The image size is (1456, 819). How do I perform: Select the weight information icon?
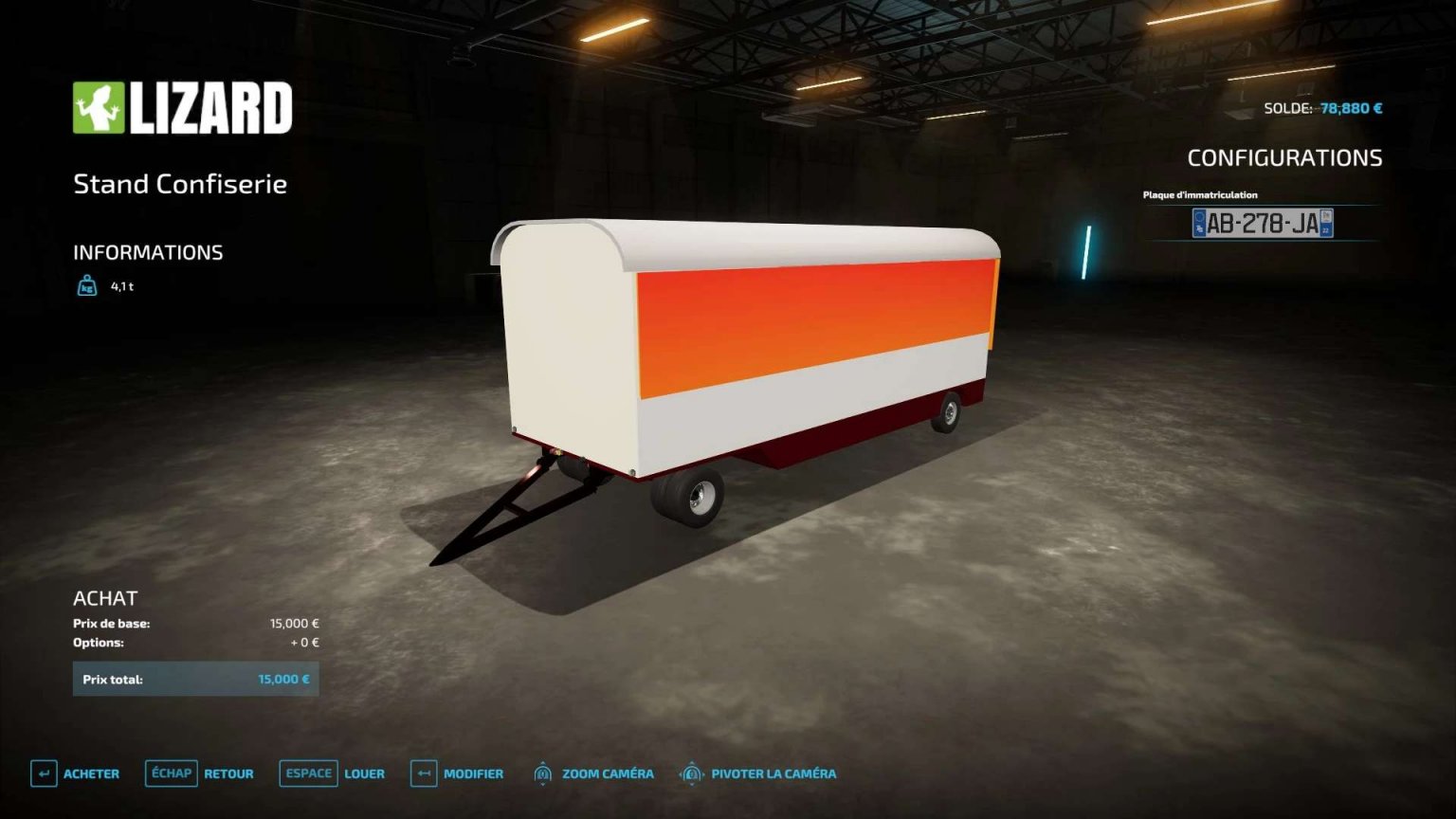coord(86,285)
